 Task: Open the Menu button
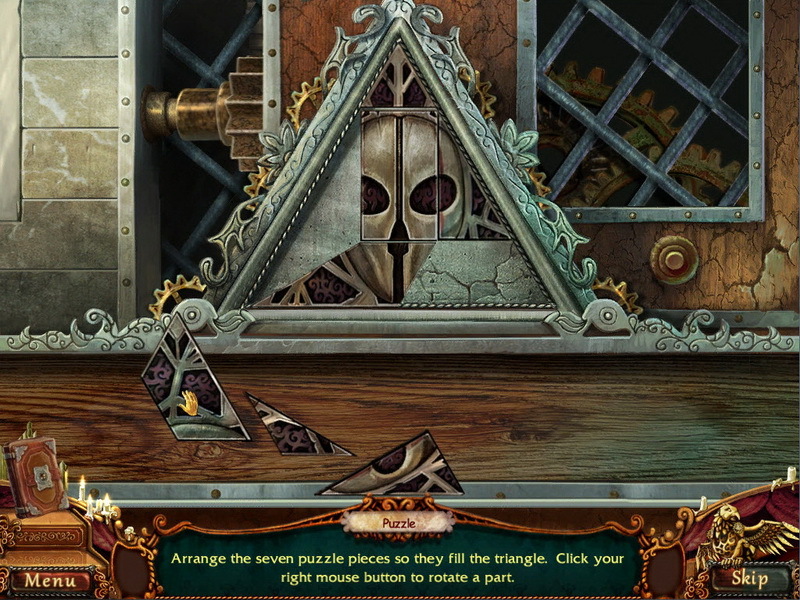click(x=49, y=579)
